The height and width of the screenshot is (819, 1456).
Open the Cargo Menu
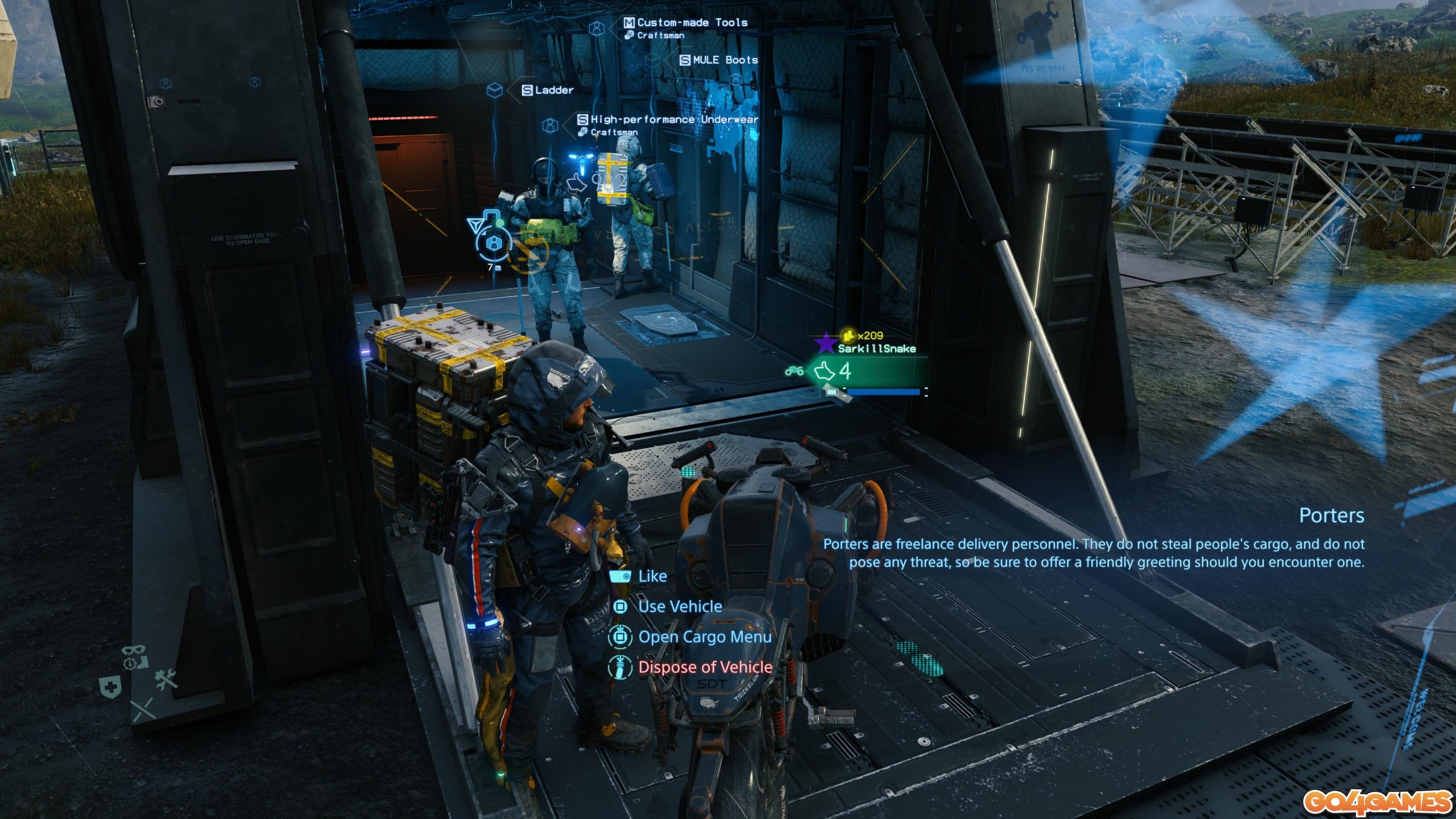point(704,637)
